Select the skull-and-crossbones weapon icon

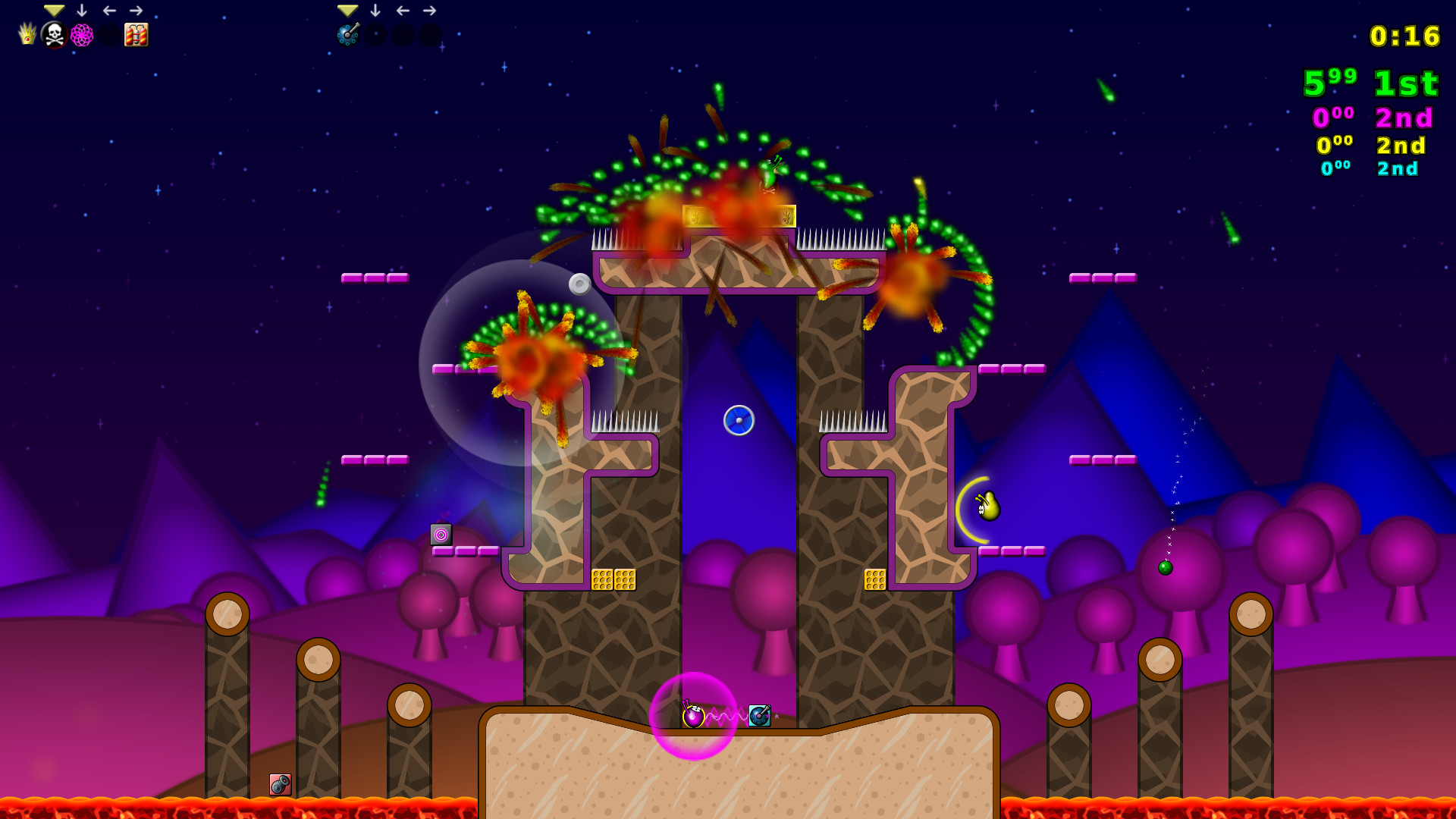[53, 33]
